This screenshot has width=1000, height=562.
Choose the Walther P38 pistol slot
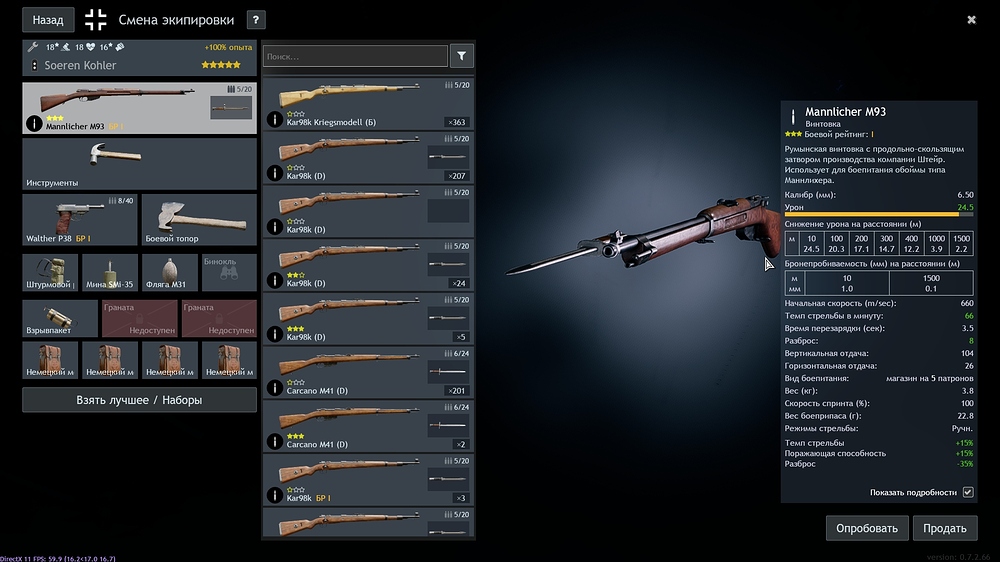click(78, 220)
